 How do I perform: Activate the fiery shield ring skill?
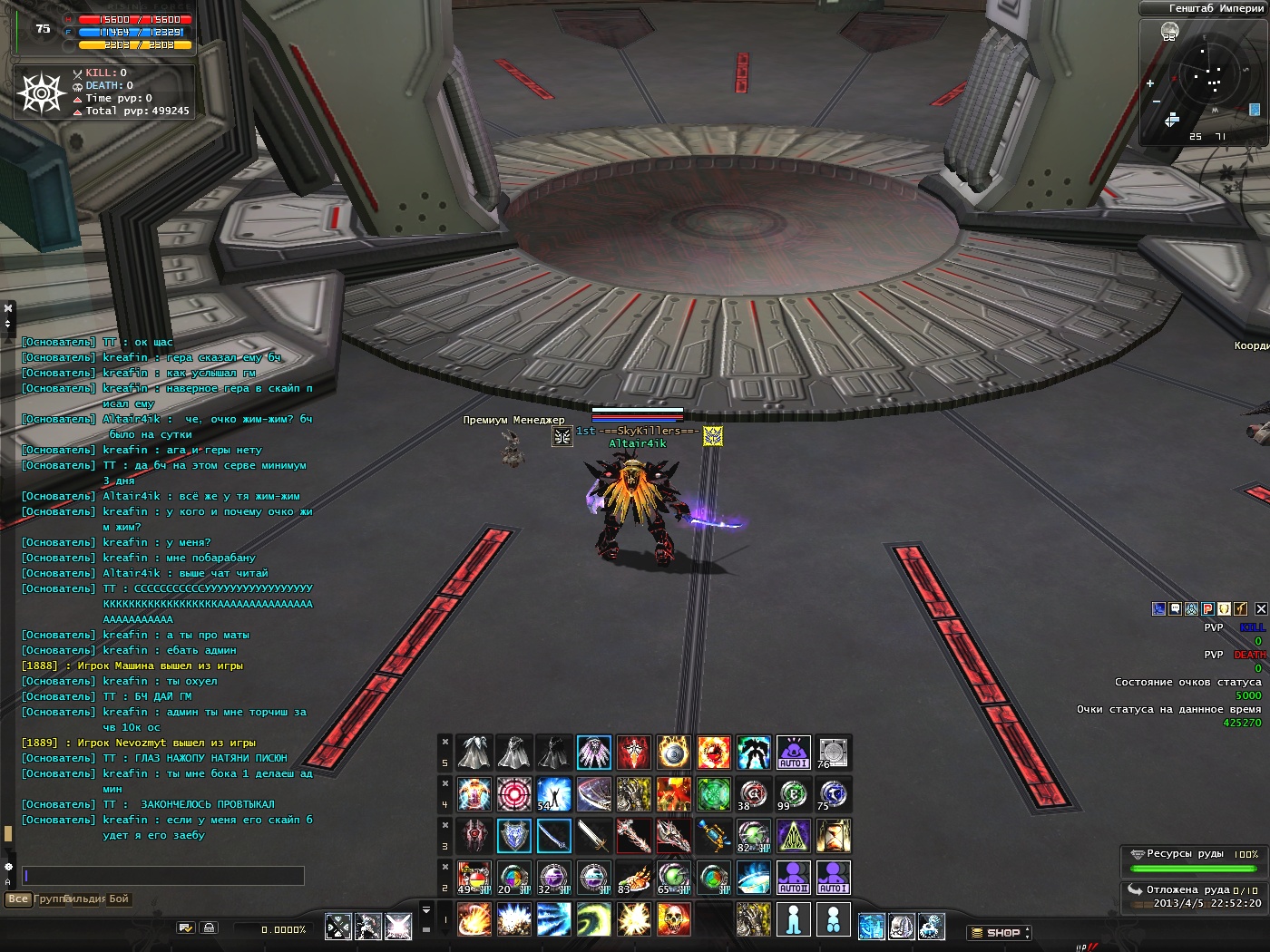click(673, 753)
